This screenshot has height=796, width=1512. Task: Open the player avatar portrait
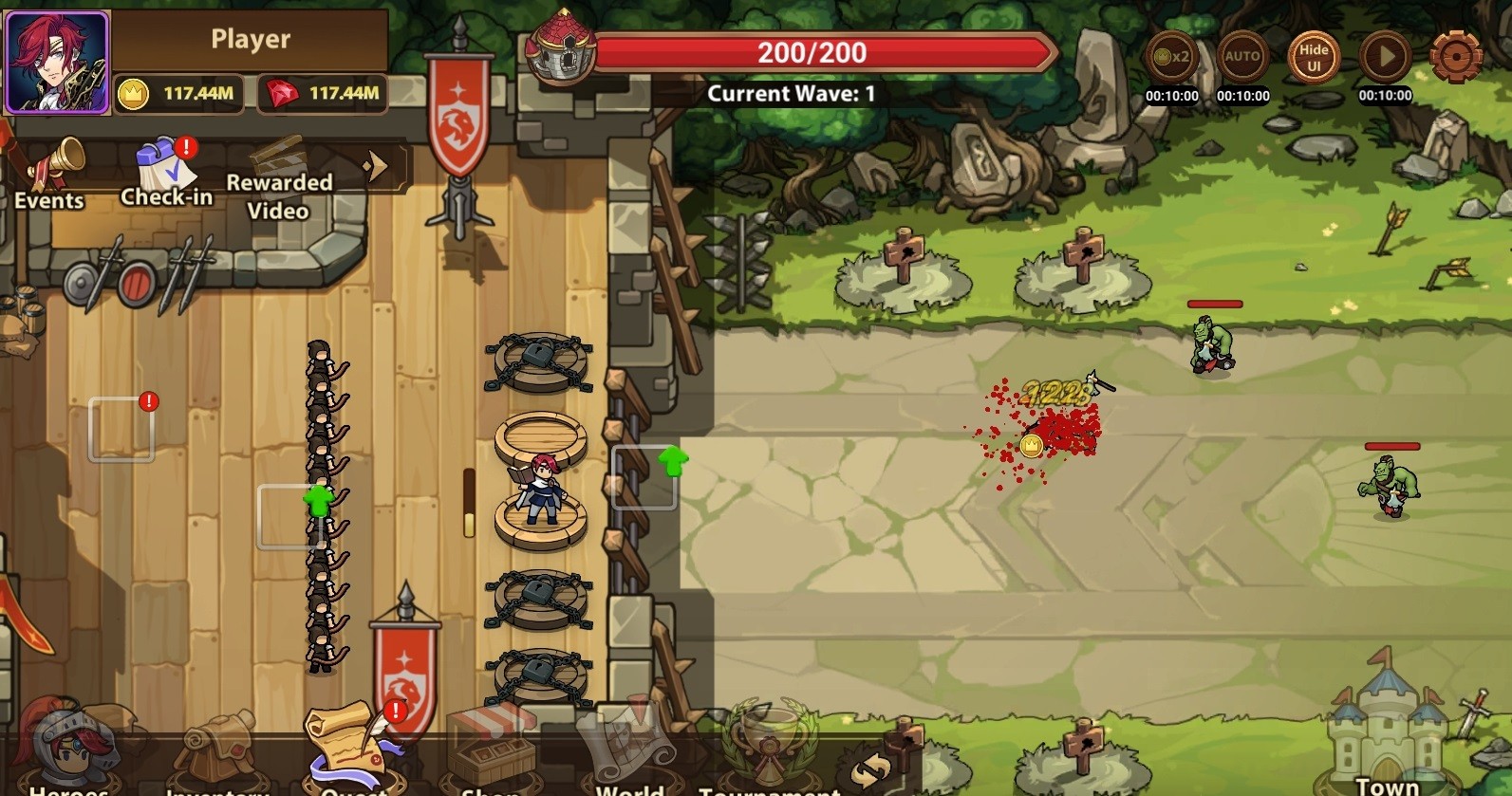coord(57,62)
